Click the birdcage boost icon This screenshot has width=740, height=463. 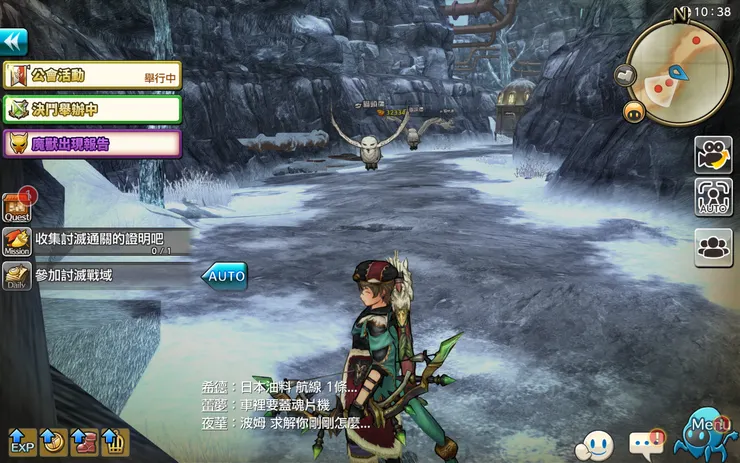pyautogui.click(x=113, y=440)
